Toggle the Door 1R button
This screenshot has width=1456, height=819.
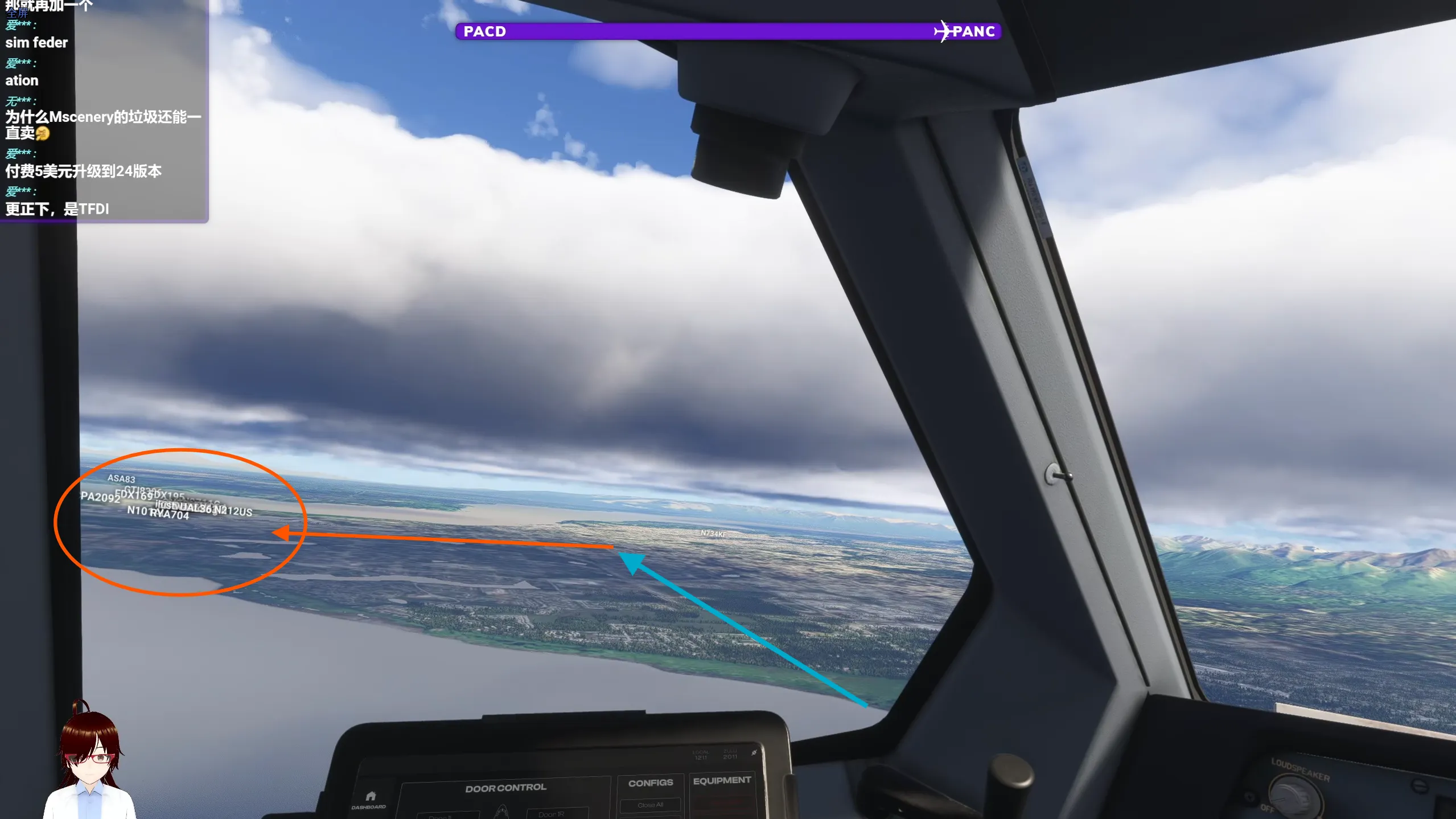click(551, 814)
